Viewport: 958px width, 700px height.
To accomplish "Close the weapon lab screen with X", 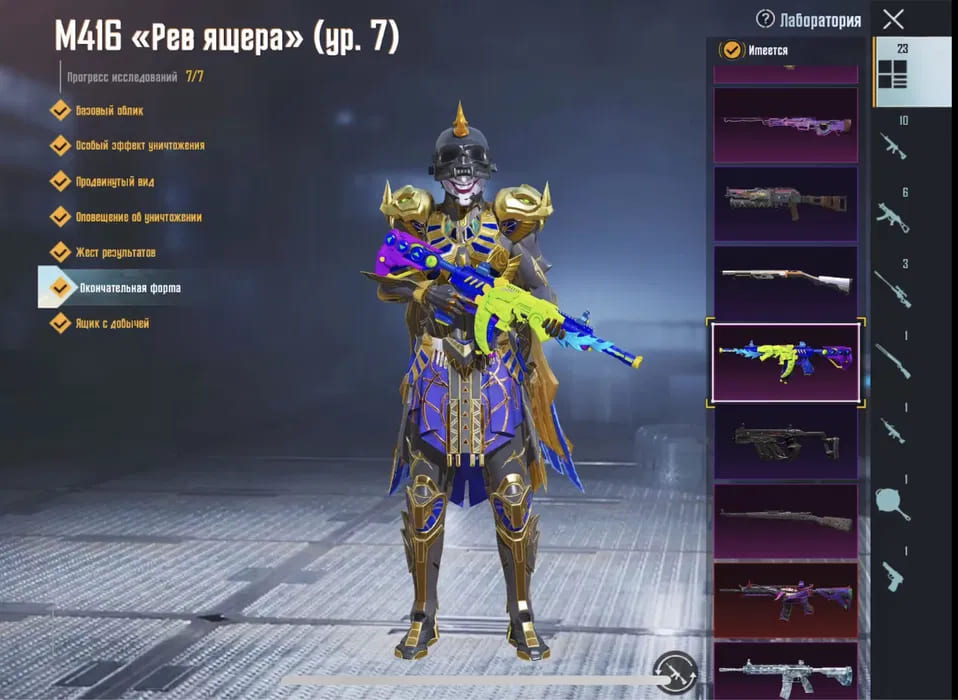I will [893, 18].
